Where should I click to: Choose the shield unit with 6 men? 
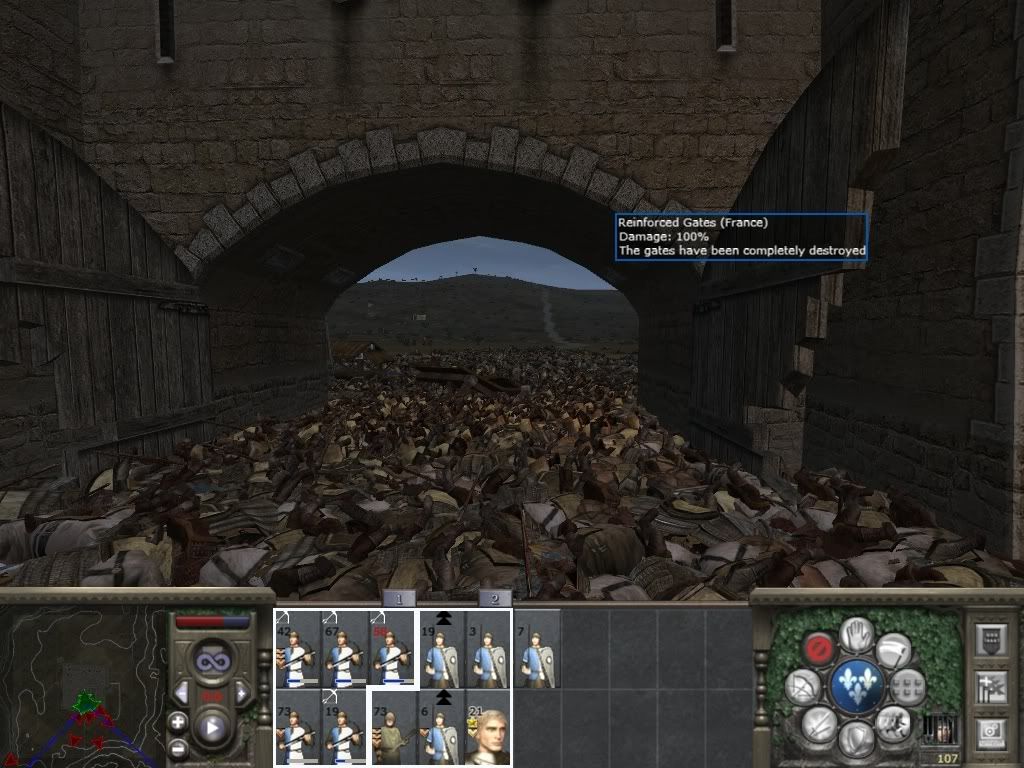(x=441, y=727)
